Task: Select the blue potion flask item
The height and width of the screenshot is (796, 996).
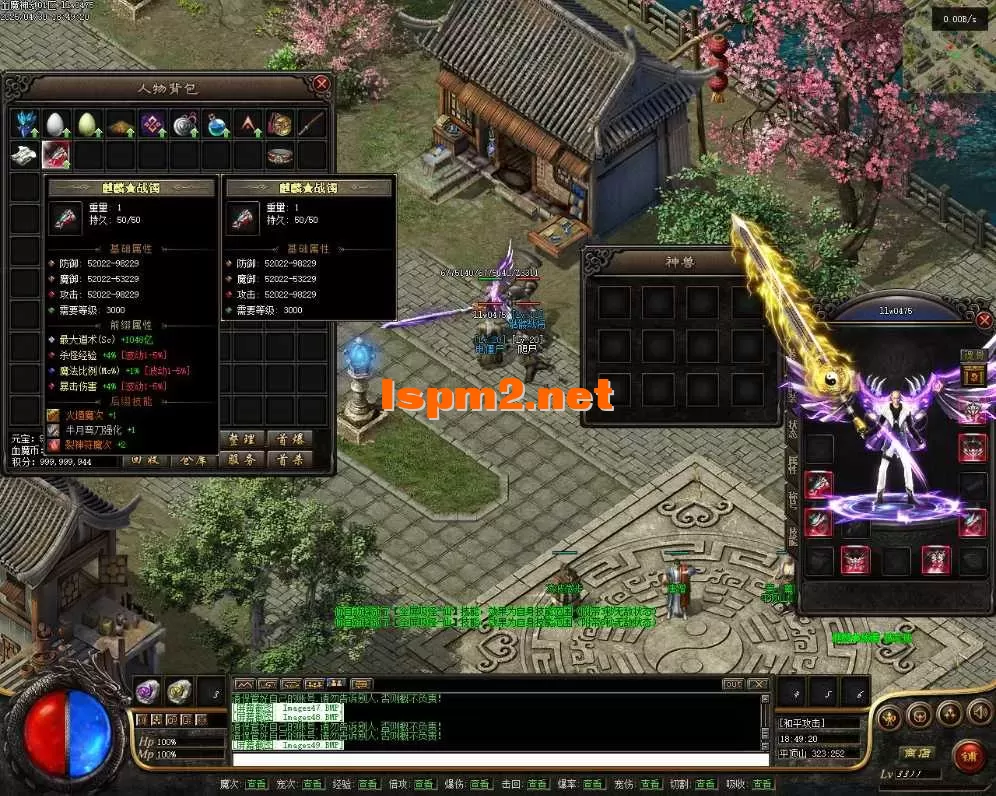Action: [x=216, y=124]
